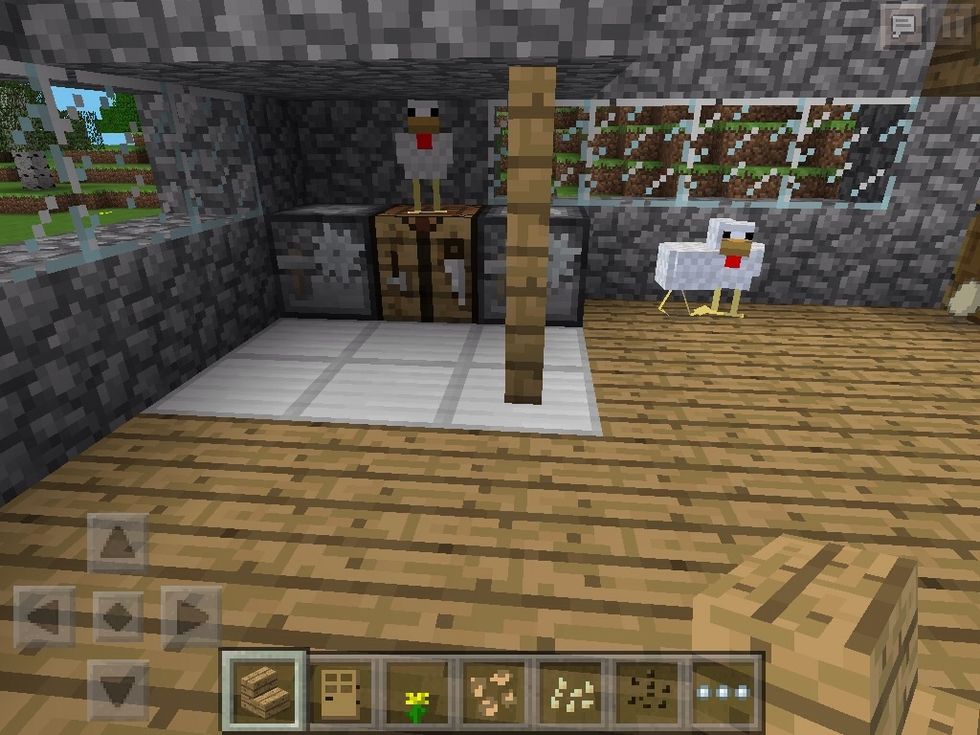This screenshot has width=980, height=735.
Task: Pause the game with the pause icon
Action: [953, 26]
